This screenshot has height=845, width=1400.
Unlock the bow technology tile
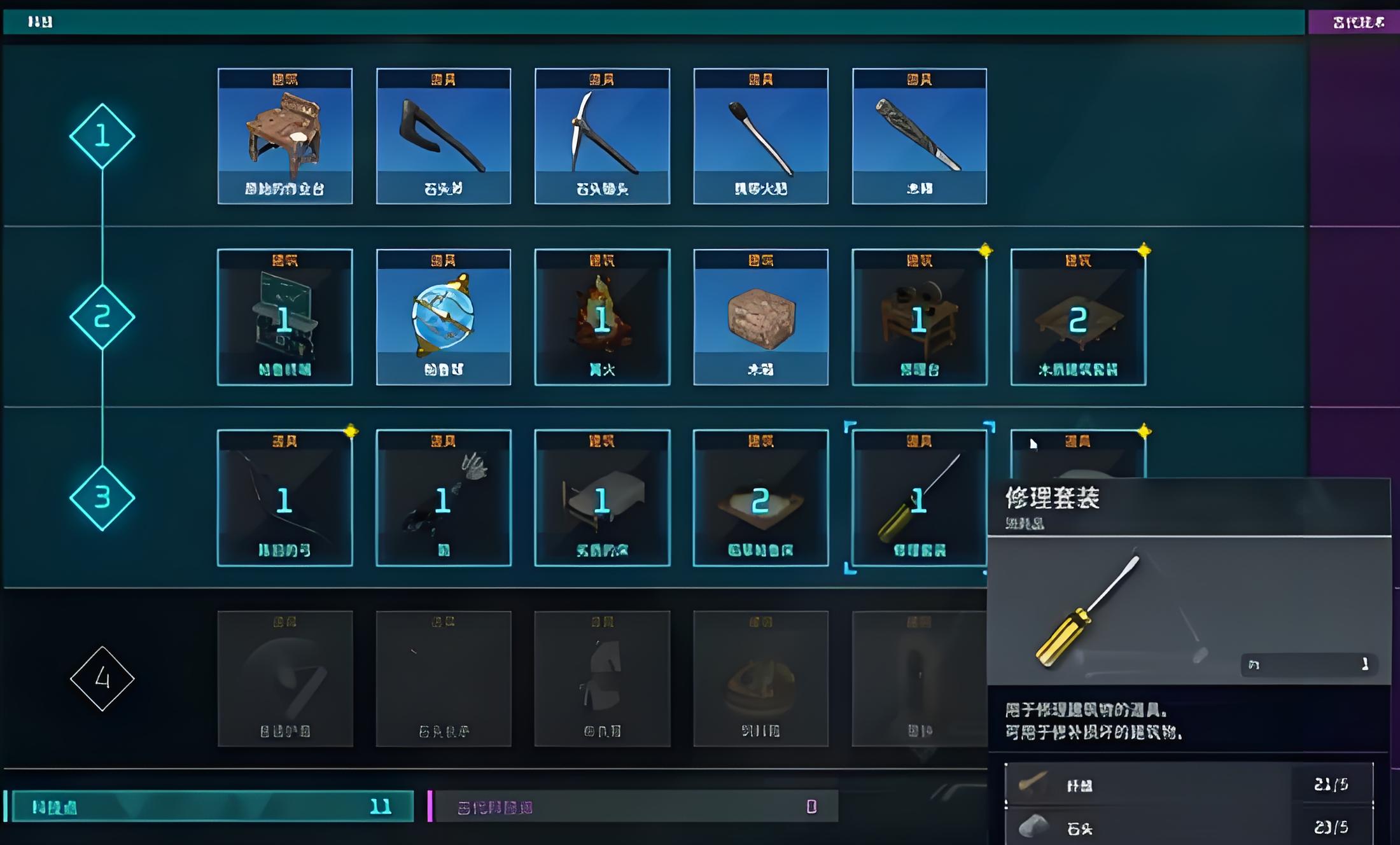coord(284,498)
